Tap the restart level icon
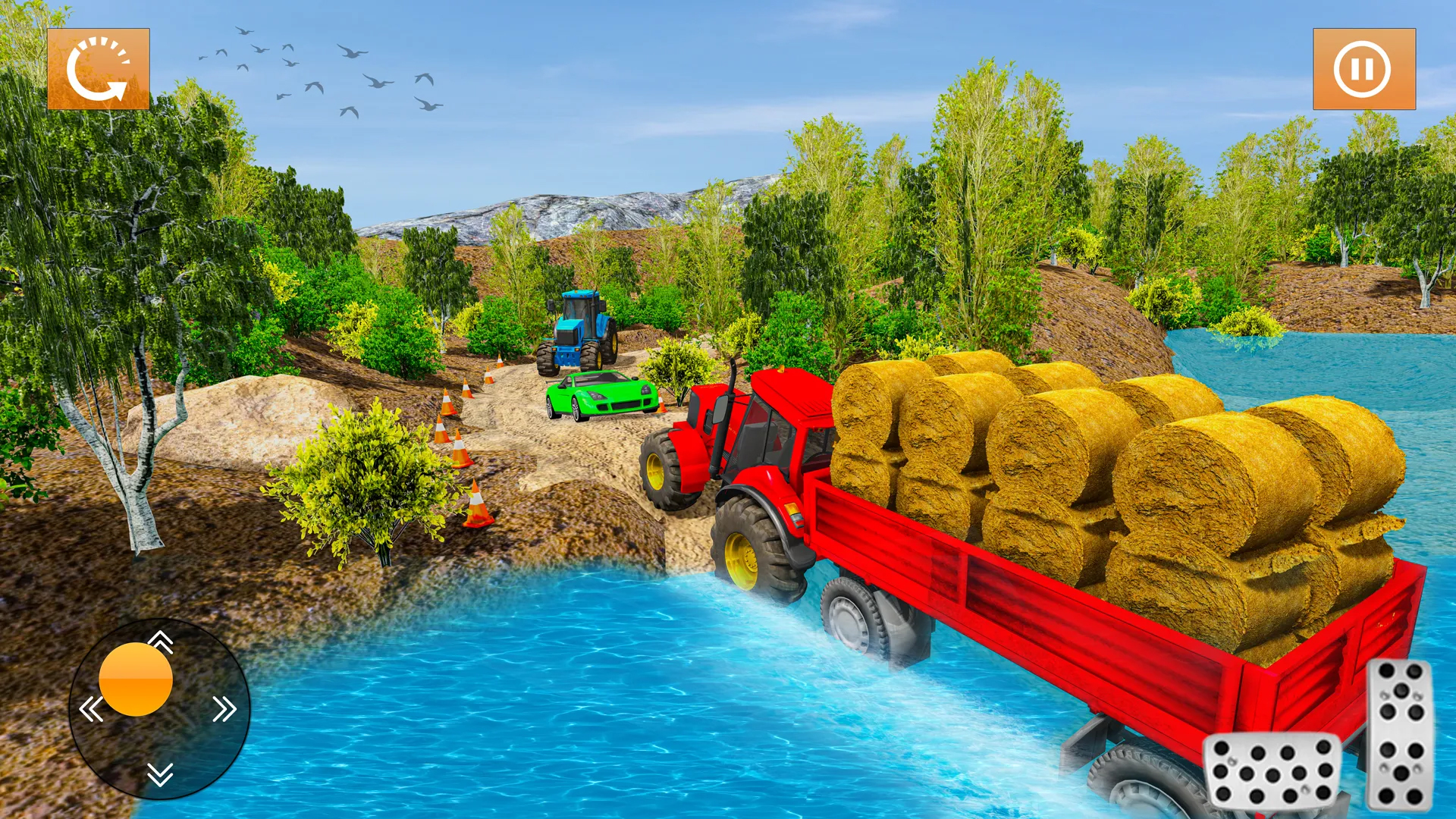Screen dimensions: 1456x819 99,68
